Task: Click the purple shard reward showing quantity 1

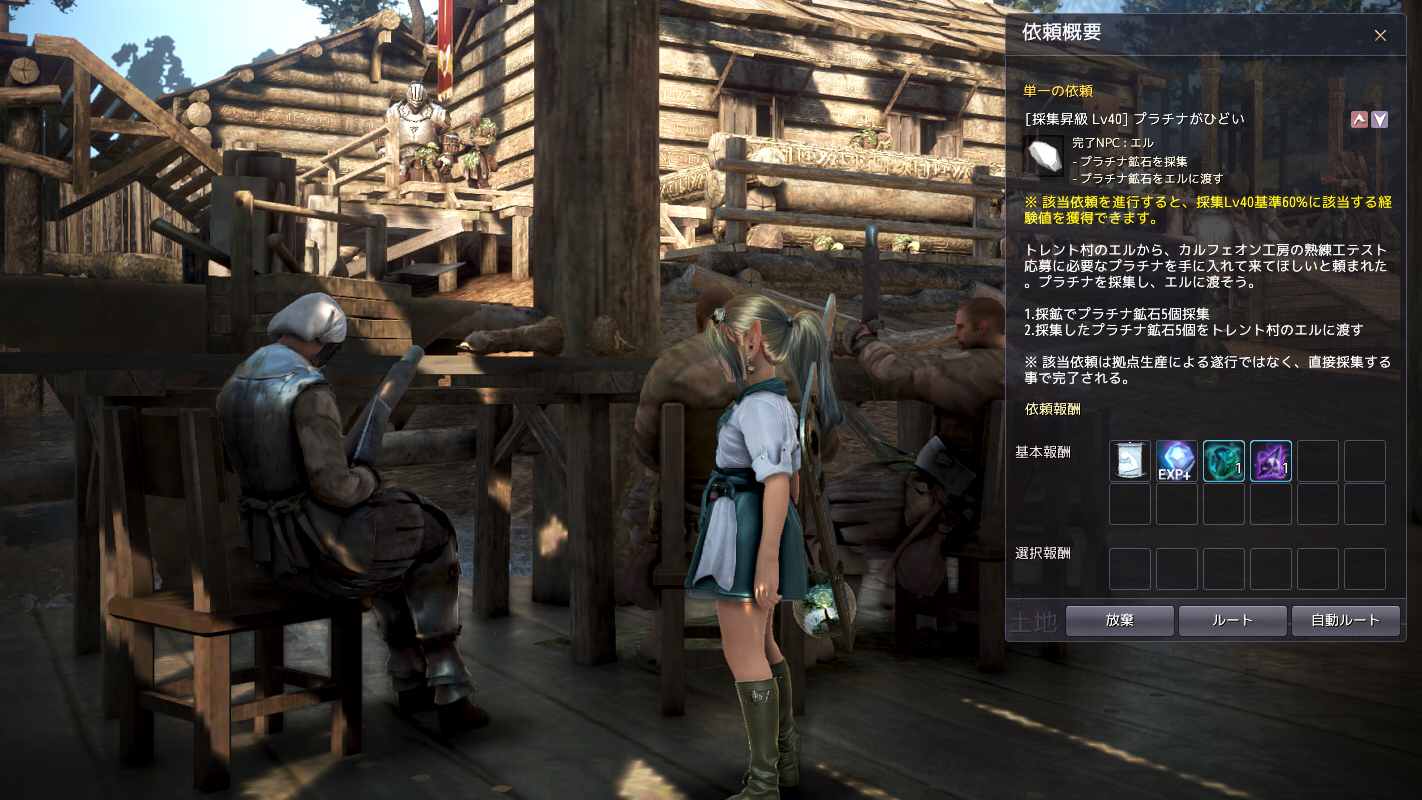Action: pos(1271,461)
